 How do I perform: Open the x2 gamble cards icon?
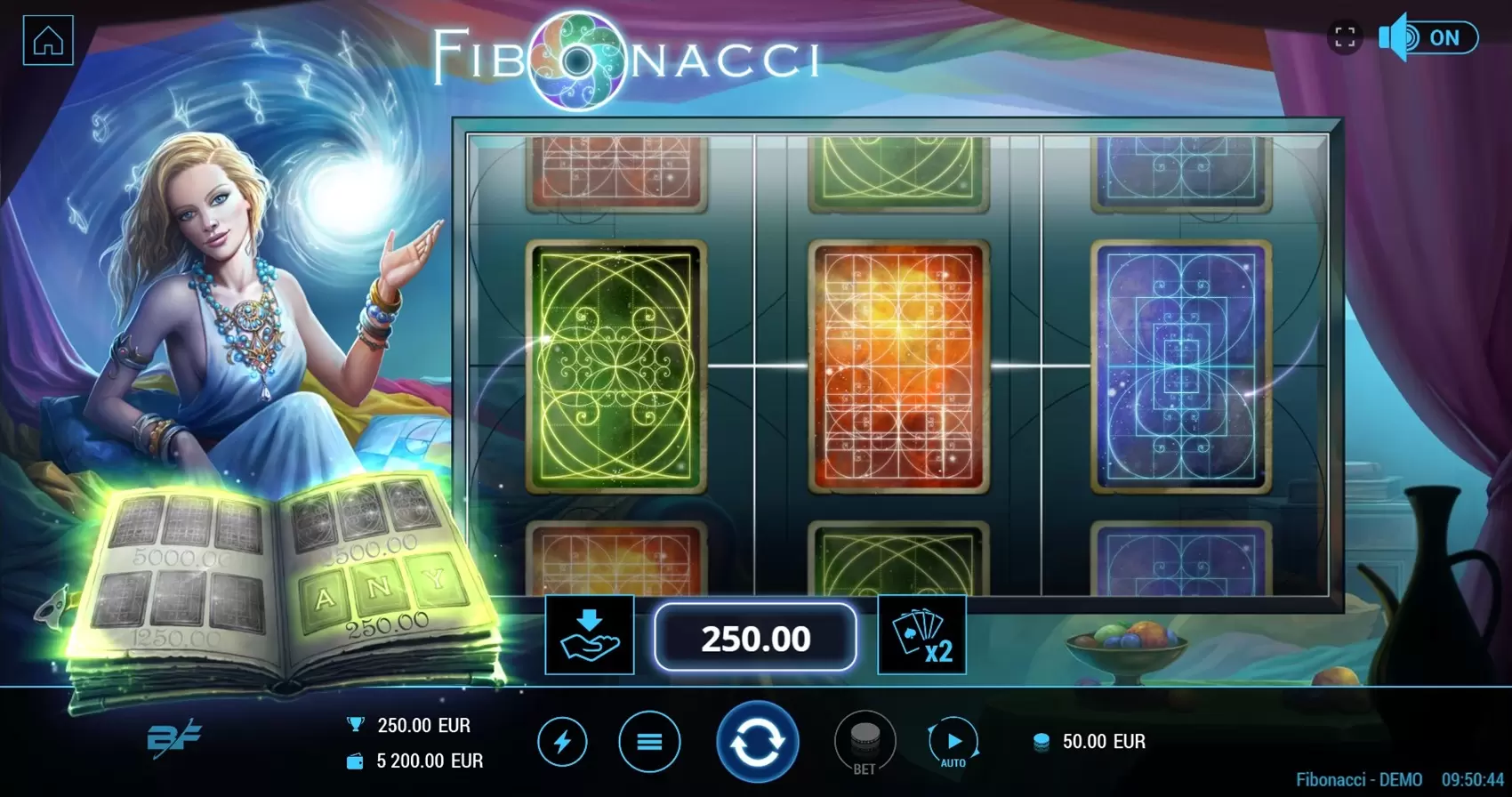(x=922, y=635)
